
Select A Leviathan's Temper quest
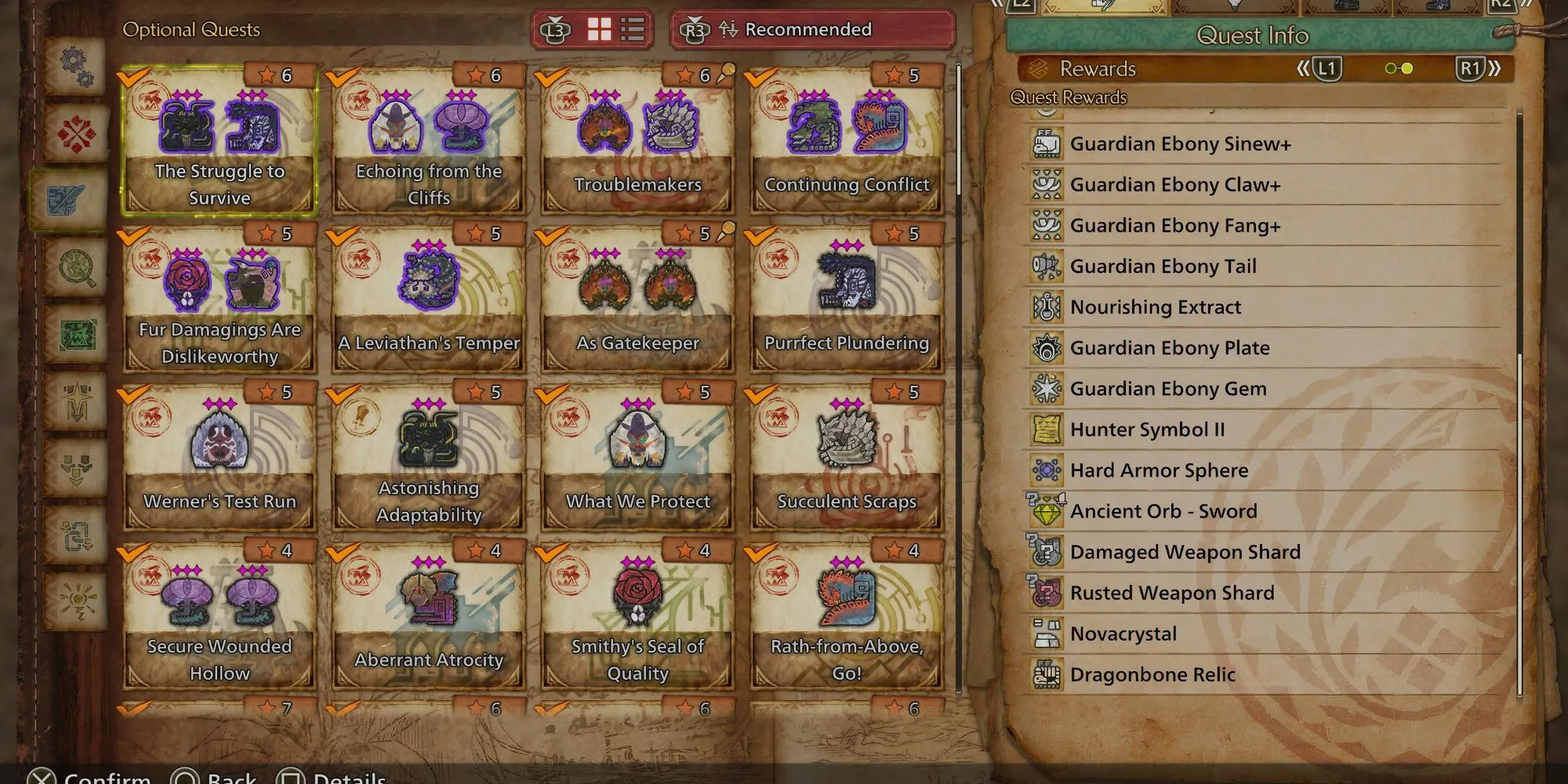(x=428, y=299)
